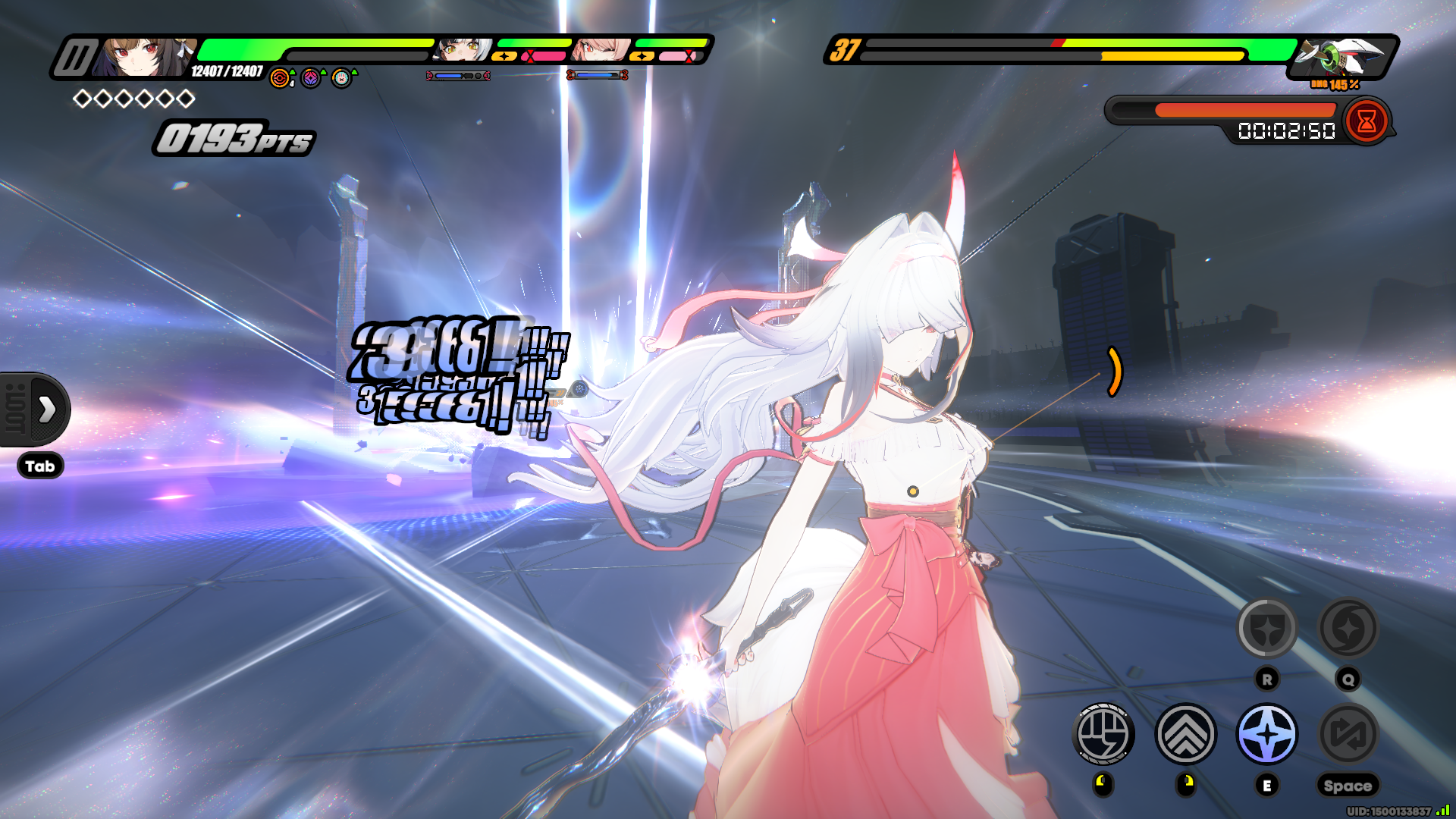Activate the double-chevron dodge button

(x=1186, y=734)
